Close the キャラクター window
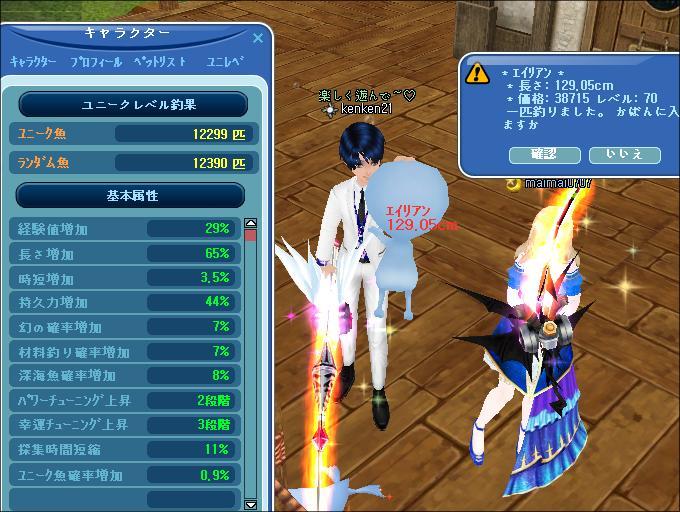The height and width of the screenshot is (512, 680). (x=258, y=38)
